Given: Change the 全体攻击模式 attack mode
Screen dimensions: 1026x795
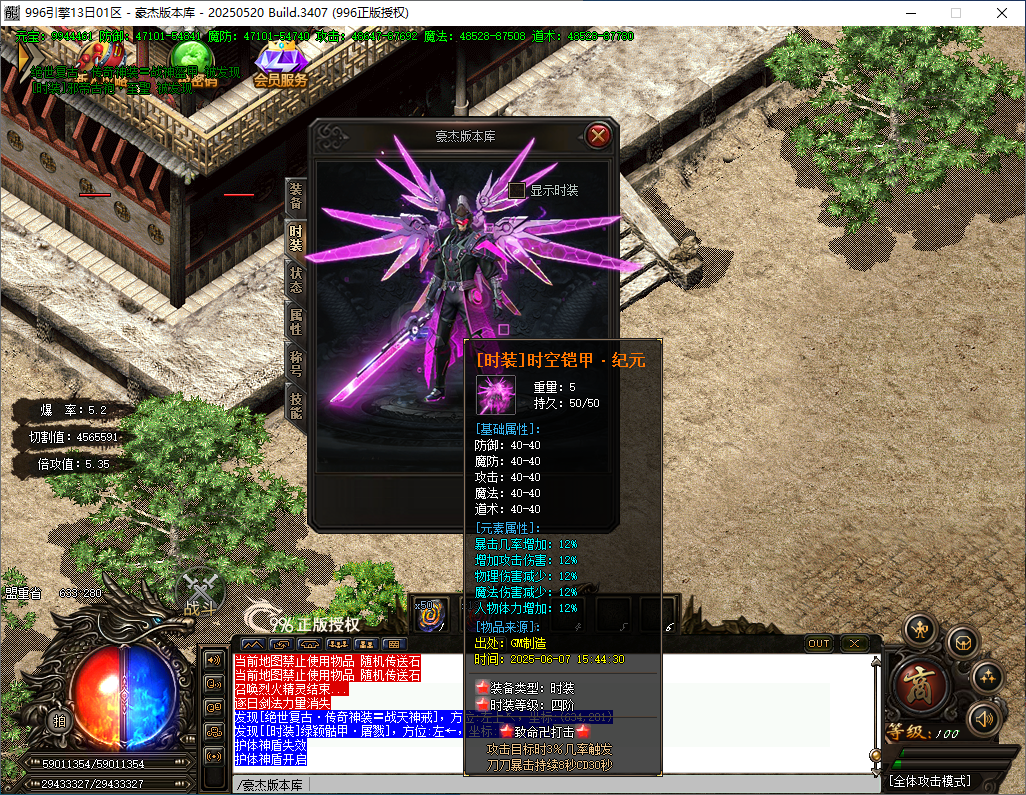Looking at the screenshot, I should point(930,780).
